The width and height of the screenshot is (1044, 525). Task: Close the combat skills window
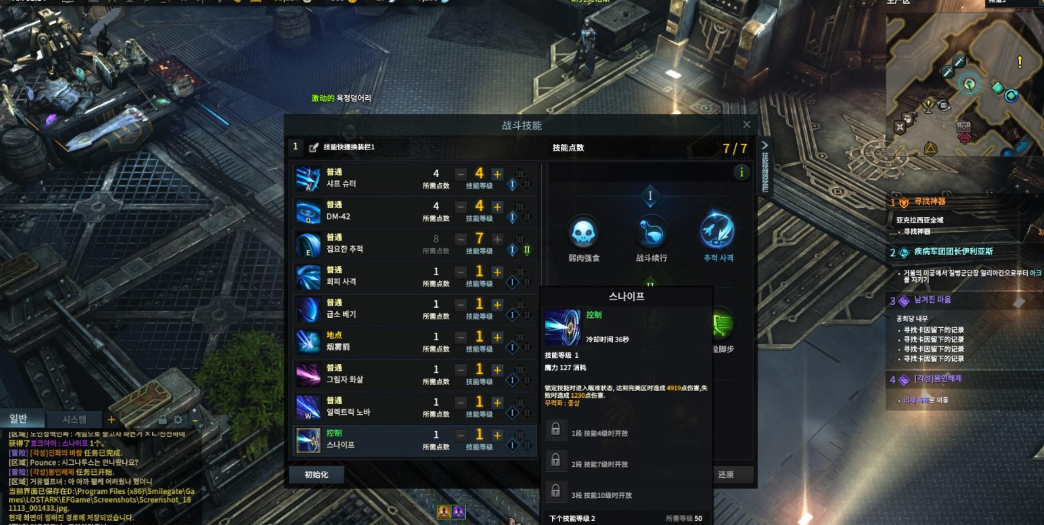pyautogui.click(x=747, y=125)
